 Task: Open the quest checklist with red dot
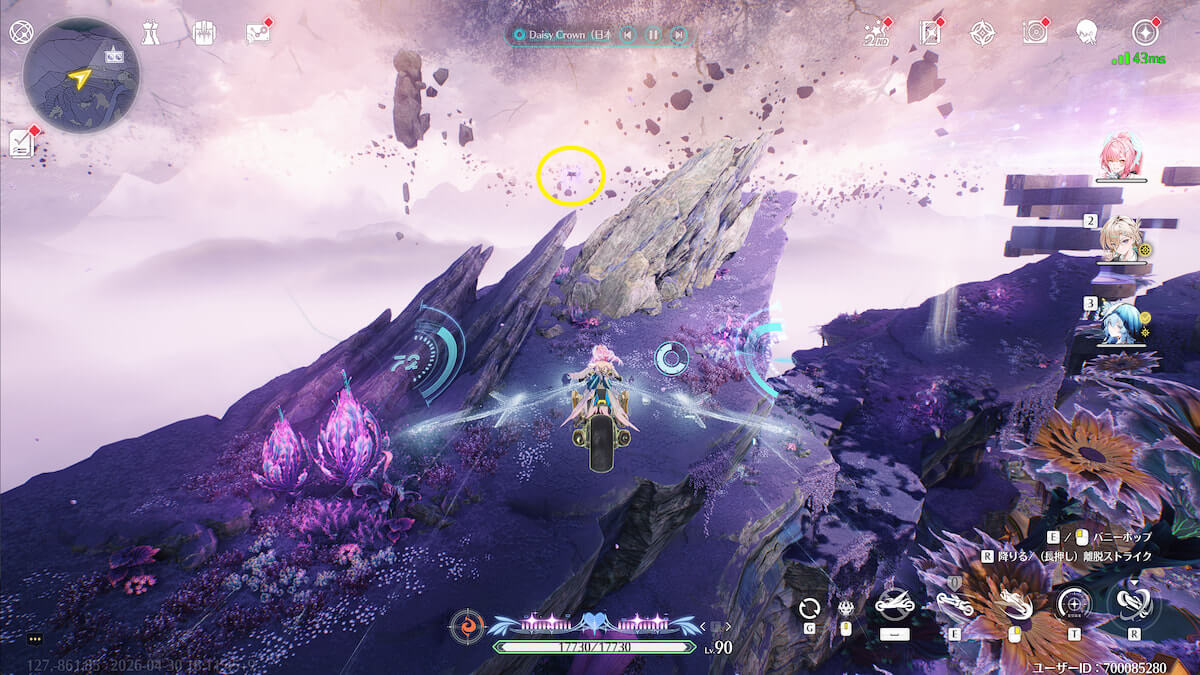(x=21, y=143)
